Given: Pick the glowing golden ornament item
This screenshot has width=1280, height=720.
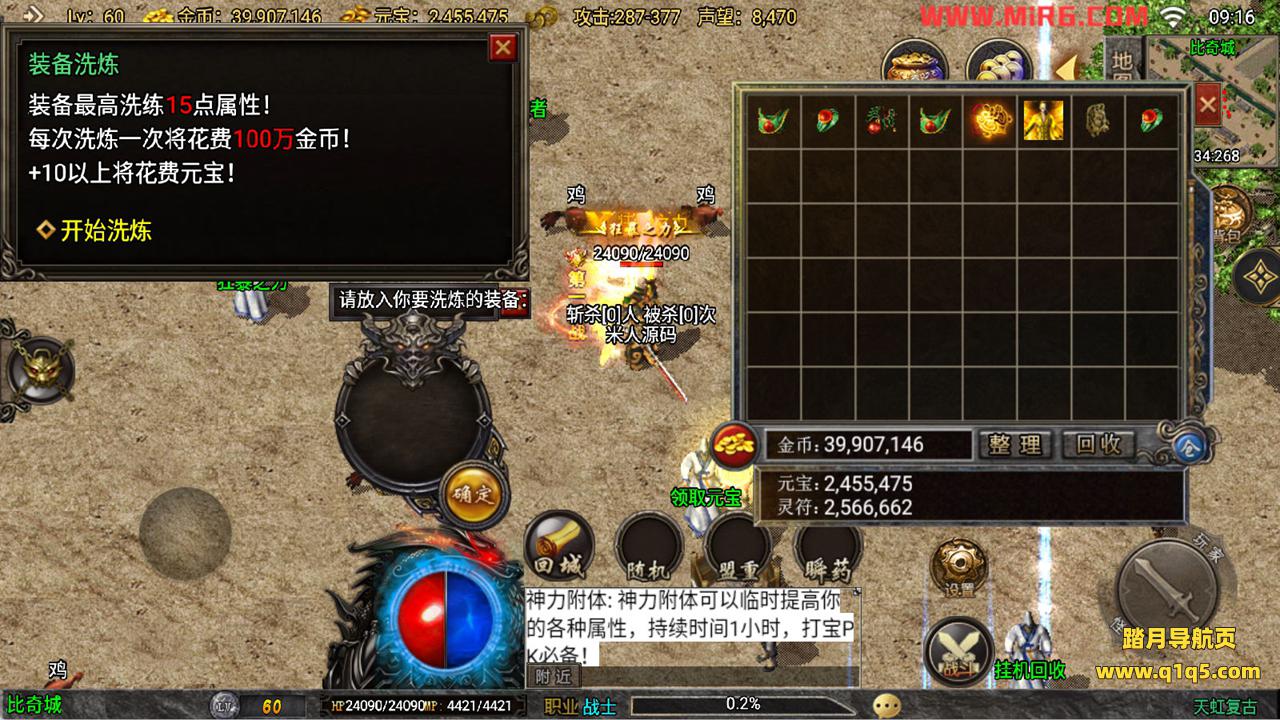Looking at the screenshot, I should pyautogui.click(x=988, y=121).
